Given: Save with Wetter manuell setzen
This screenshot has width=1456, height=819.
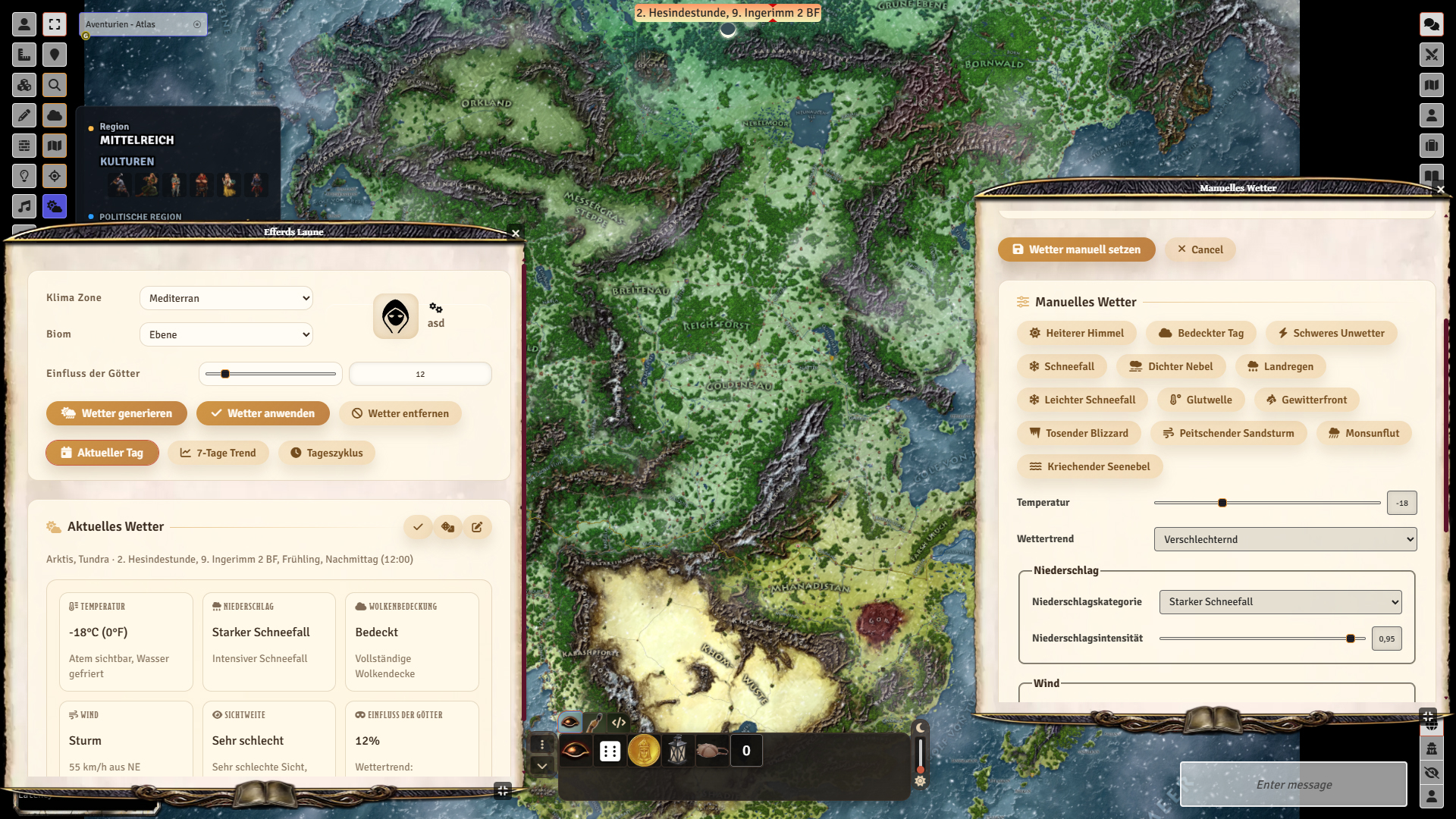Looking at the screenshot, I should pyautogui.click(x=1076, y=249).
